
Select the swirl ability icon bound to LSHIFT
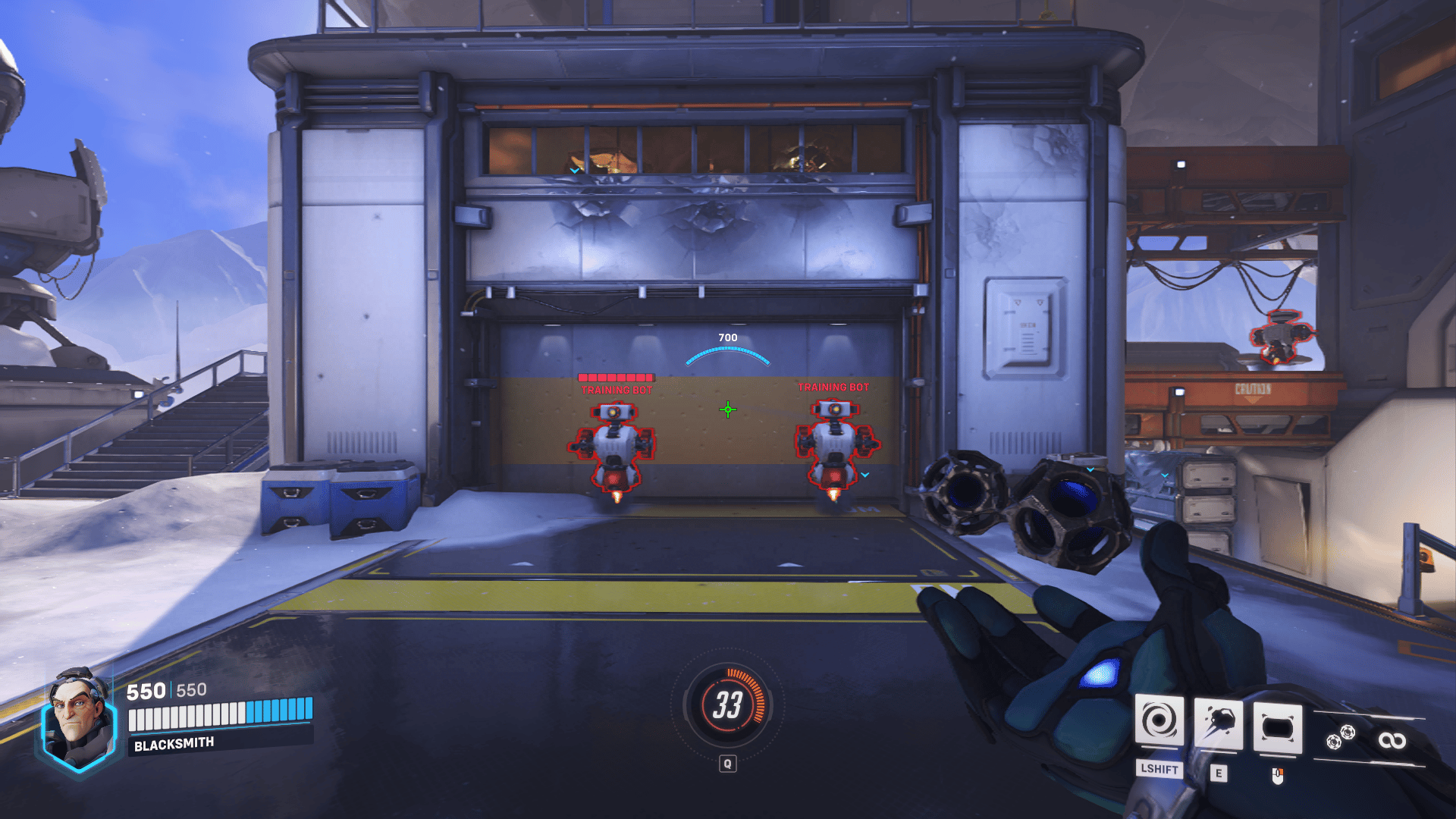[x=1160, y=720]
